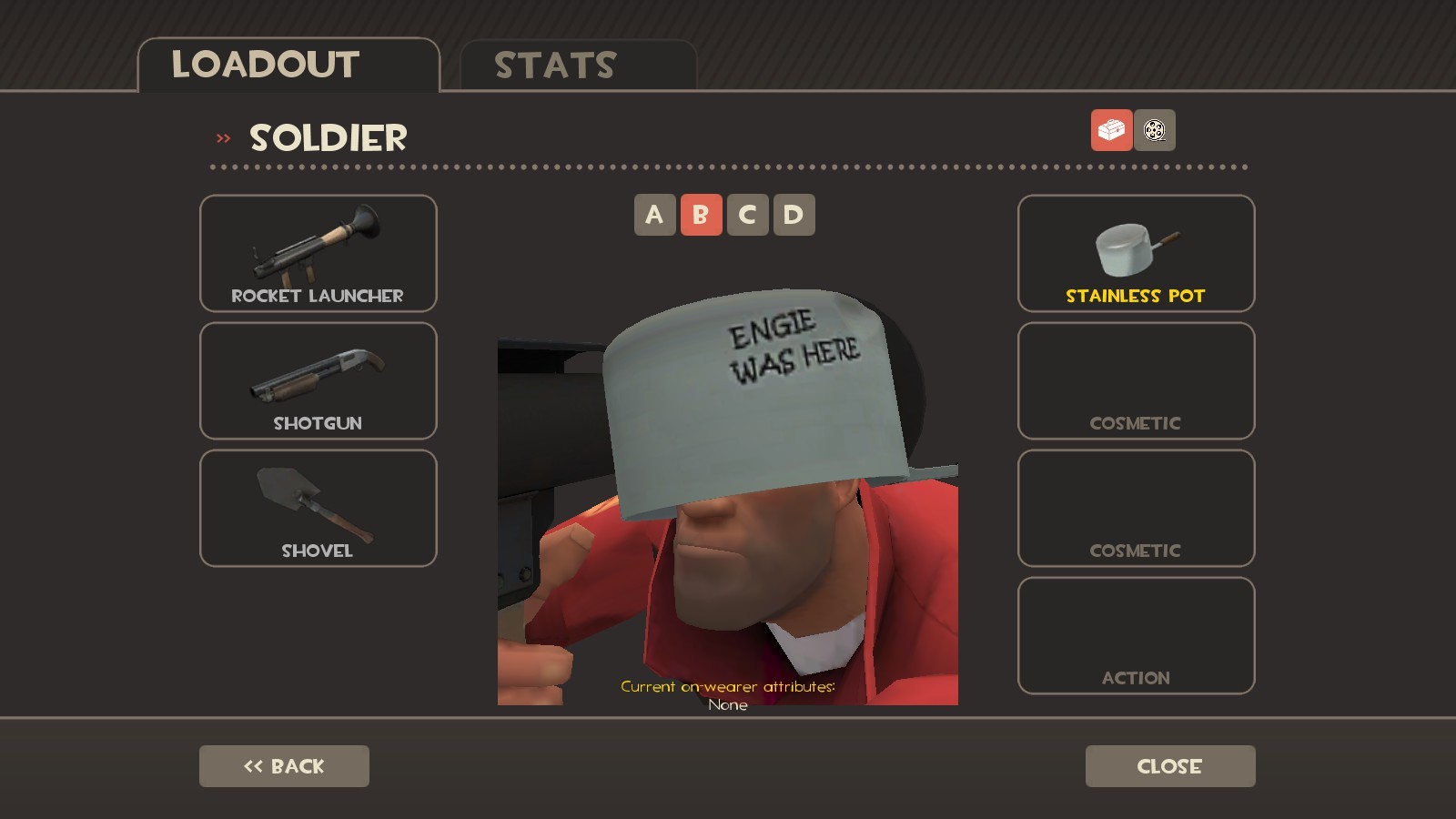
Task: Click the SOLDIER class heading
Action: point(328,137)
